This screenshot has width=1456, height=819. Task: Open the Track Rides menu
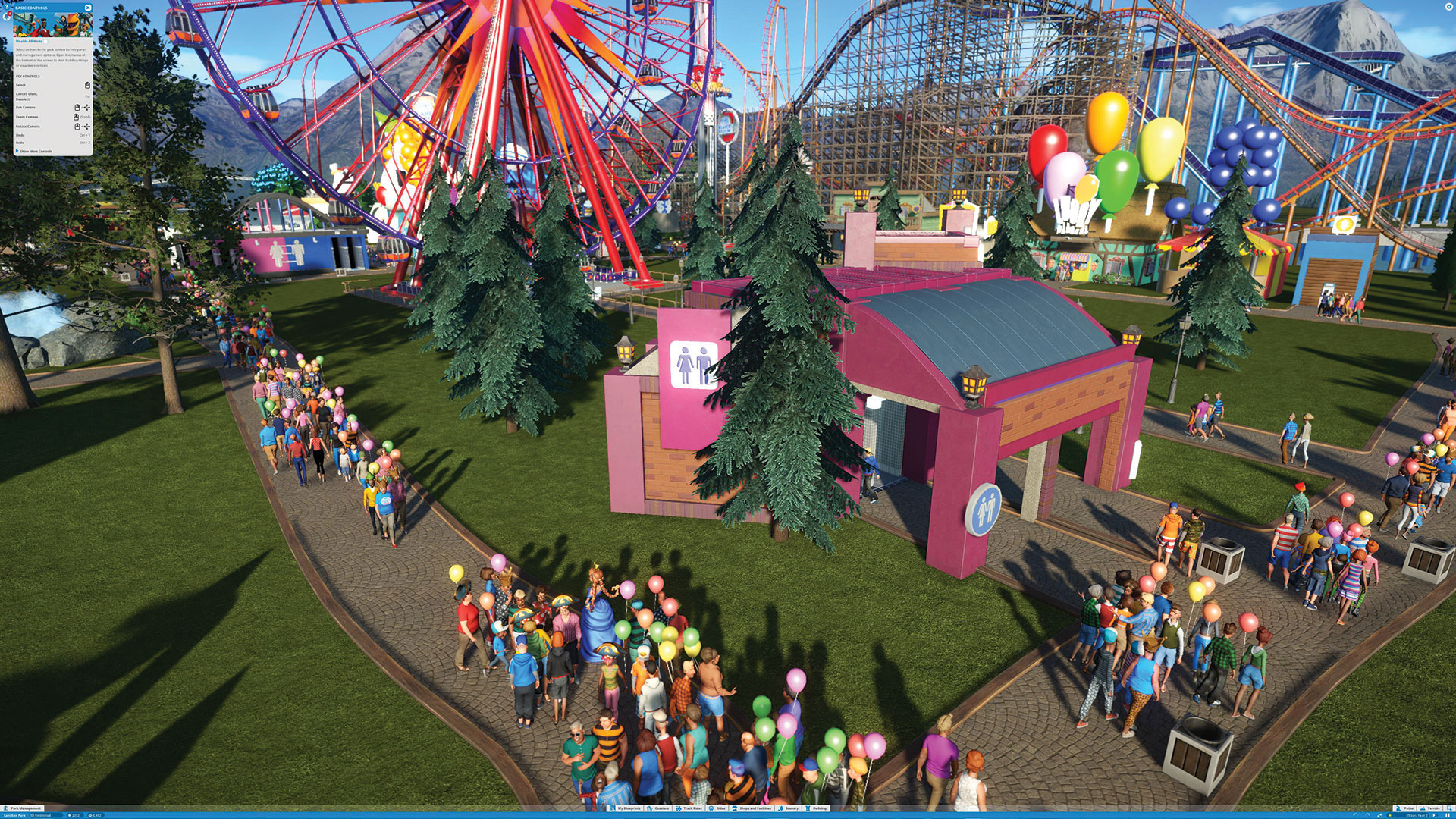[x=689, y=808]
